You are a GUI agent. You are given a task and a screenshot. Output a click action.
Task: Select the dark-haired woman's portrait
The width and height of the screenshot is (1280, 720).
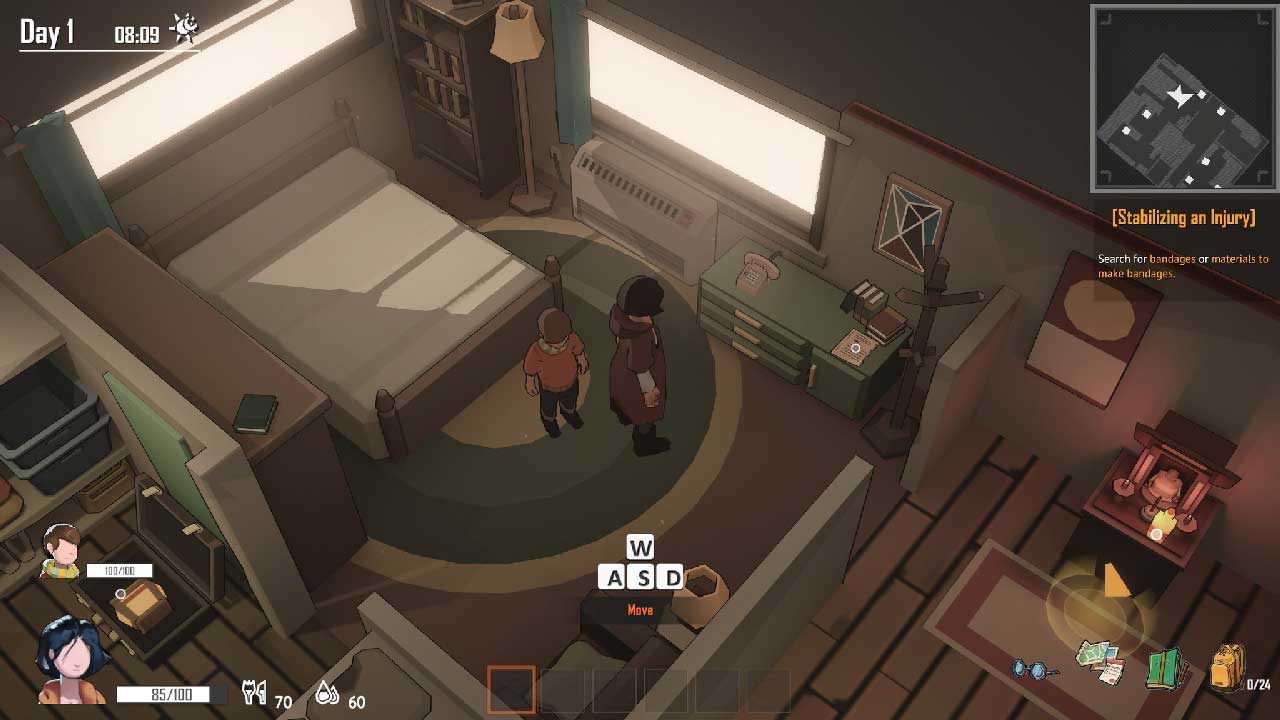pyautogui.click(x=72, y=659)
